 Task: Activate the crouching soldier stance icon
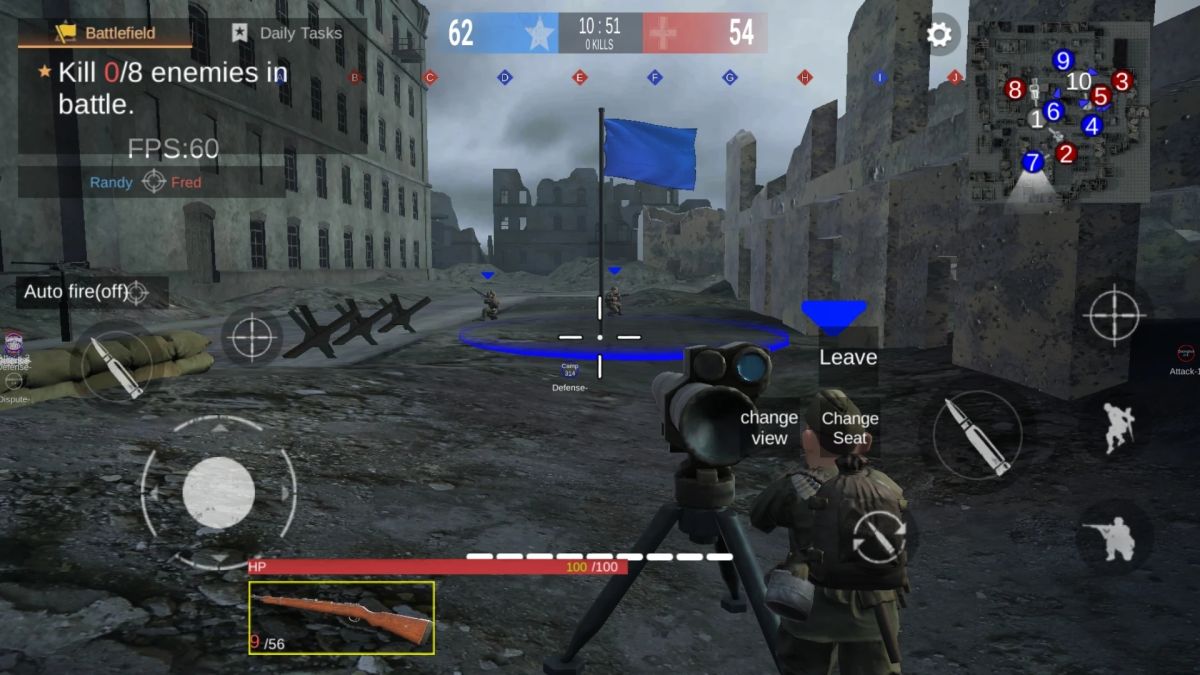[1115, 539]
